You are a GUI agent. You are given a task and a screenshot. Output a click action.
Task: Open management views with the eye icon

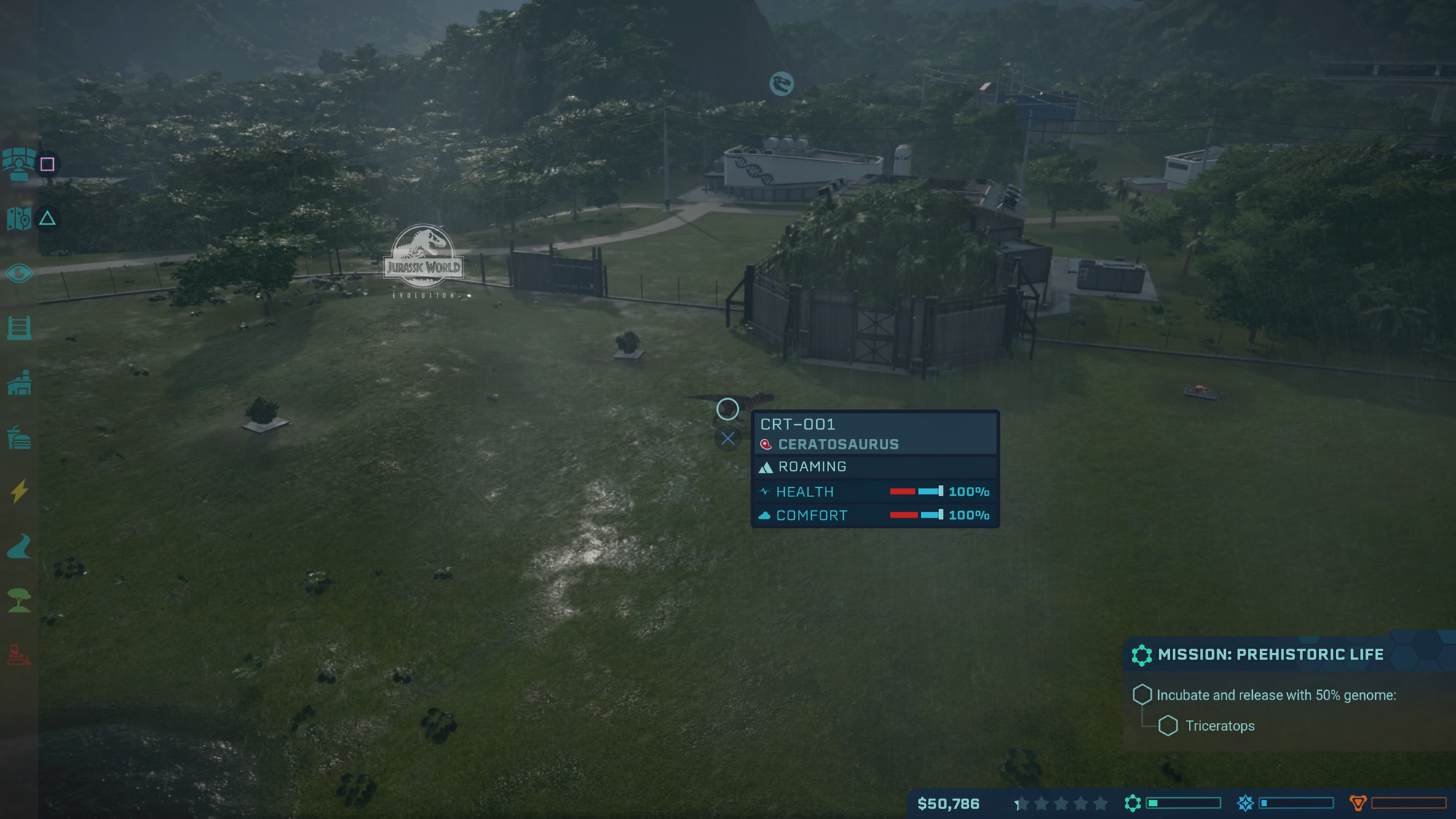pos(19,273)
